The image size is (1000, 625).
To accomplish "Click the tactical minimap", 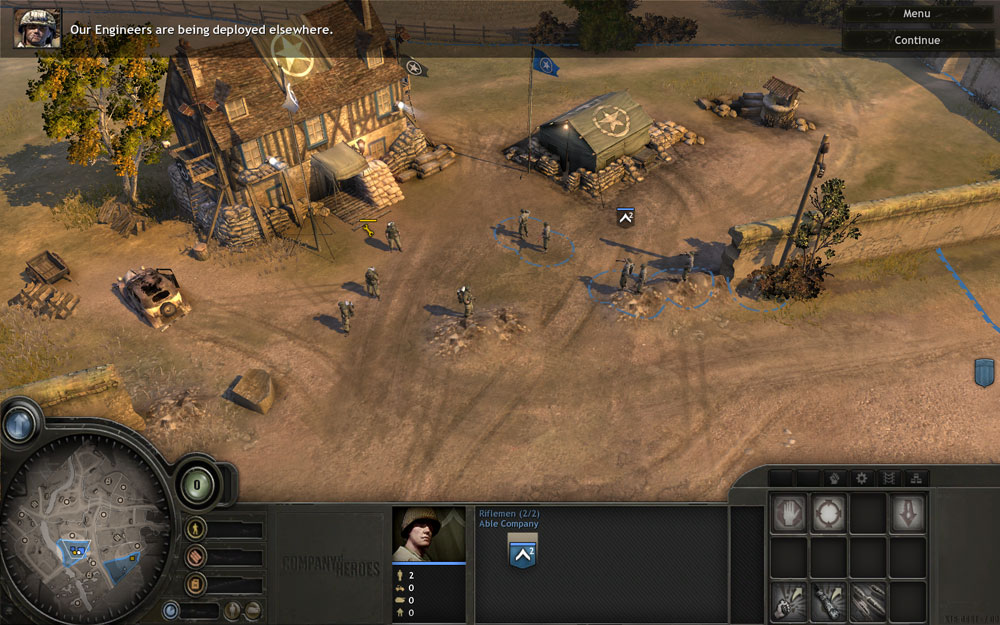I will point(85,540).
